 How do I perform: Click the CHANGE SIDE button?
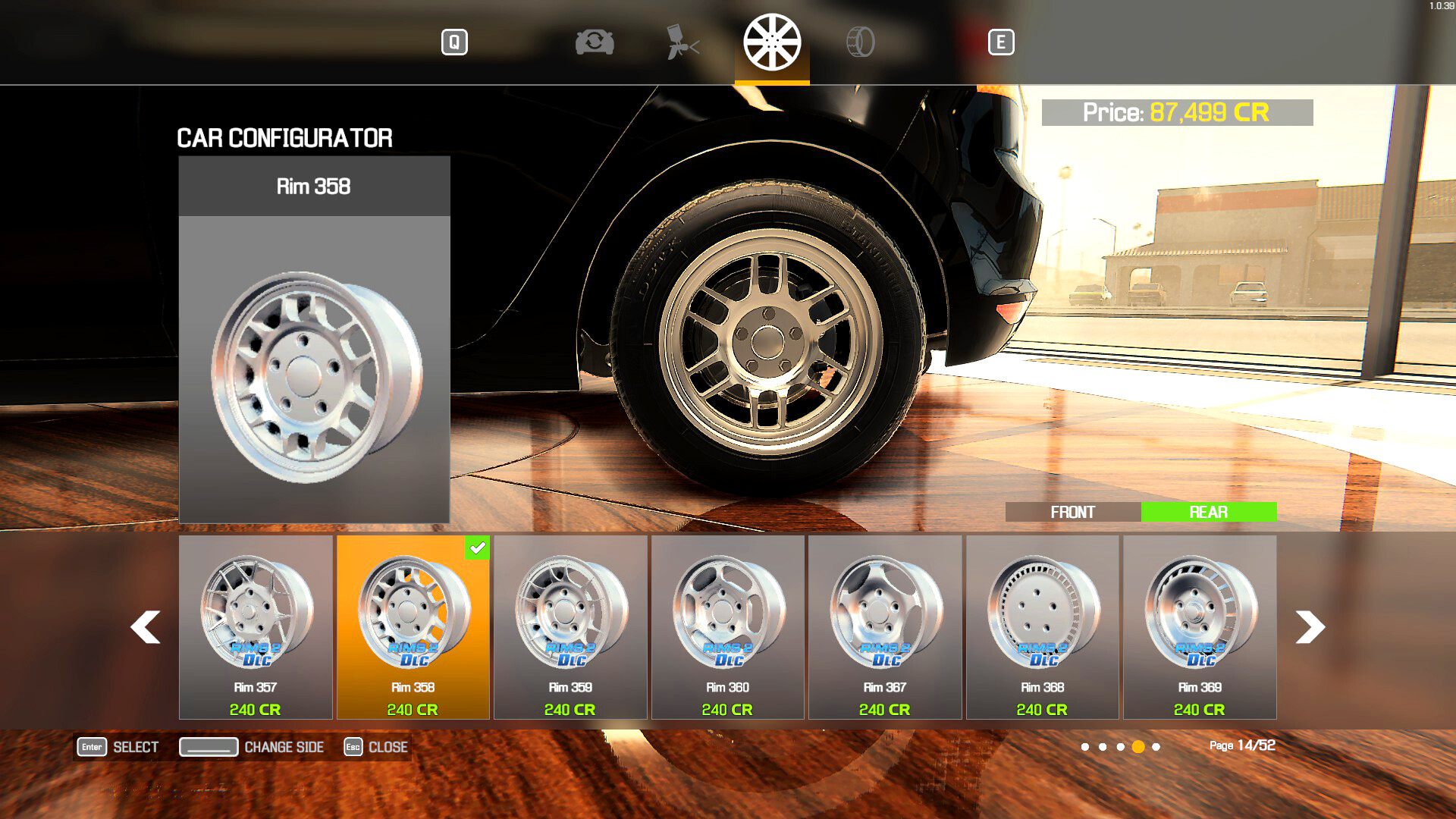[252, 747]
